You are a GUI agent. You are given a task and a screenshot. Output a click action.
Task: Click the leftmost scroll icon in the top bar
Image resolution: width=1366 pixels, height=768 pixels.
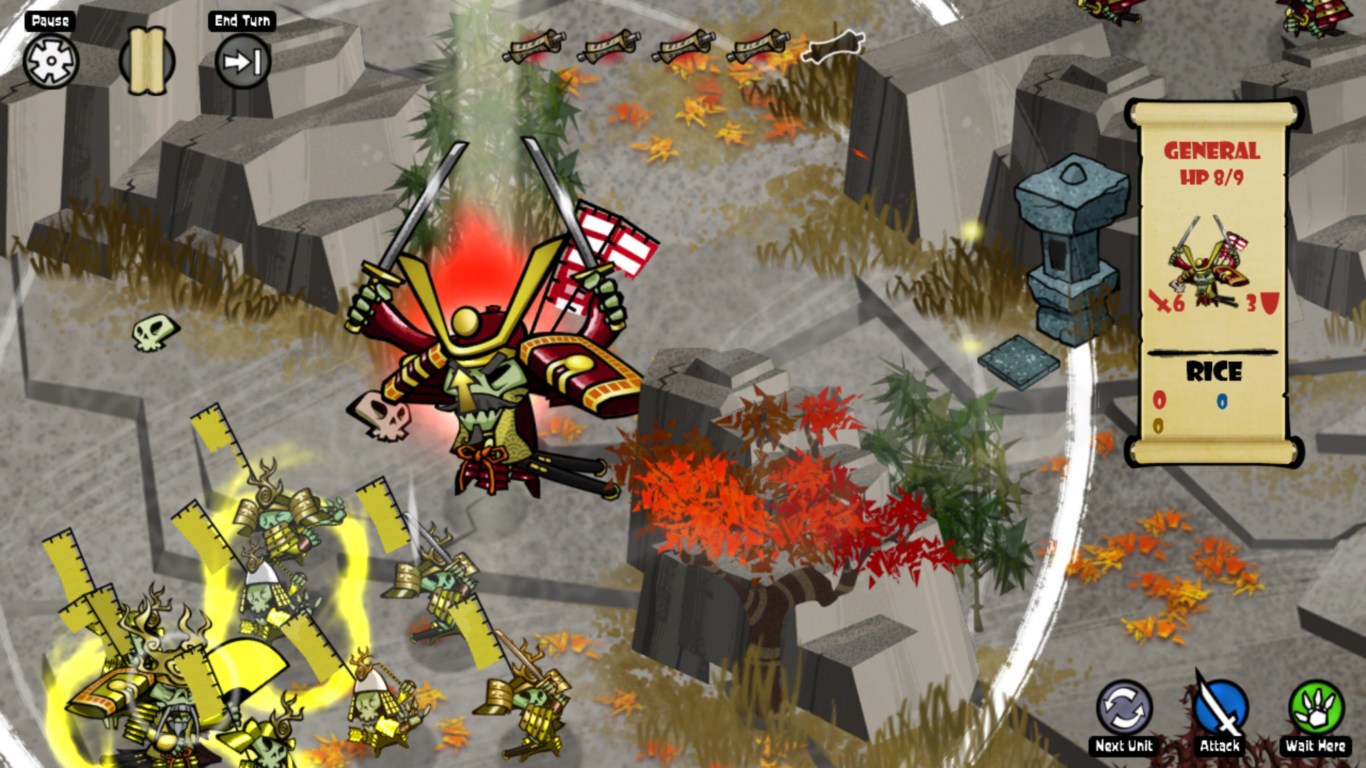coord(534,49)
